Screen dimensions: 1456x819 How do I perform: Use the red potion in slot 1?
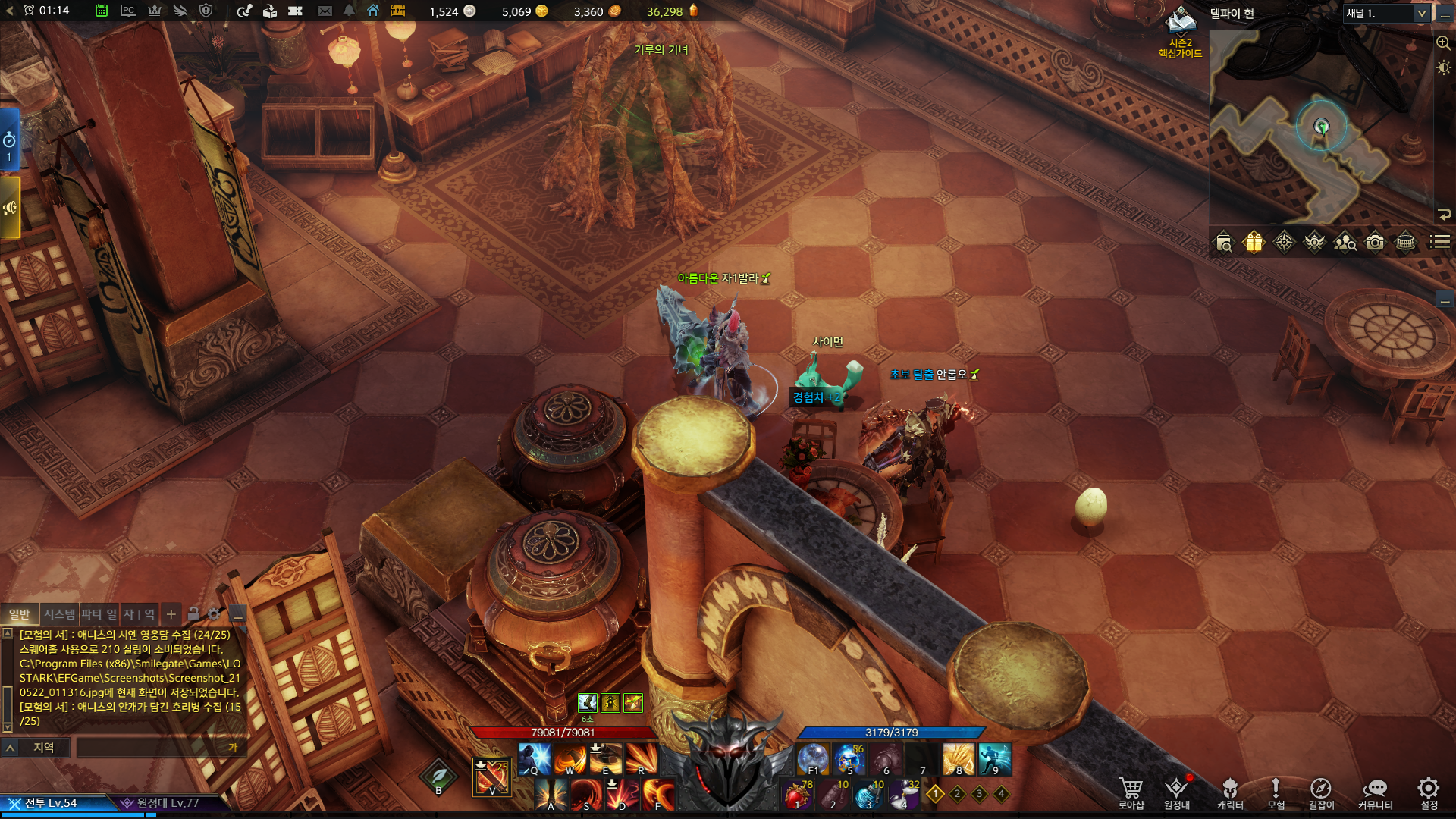click(x=796, y=795)
